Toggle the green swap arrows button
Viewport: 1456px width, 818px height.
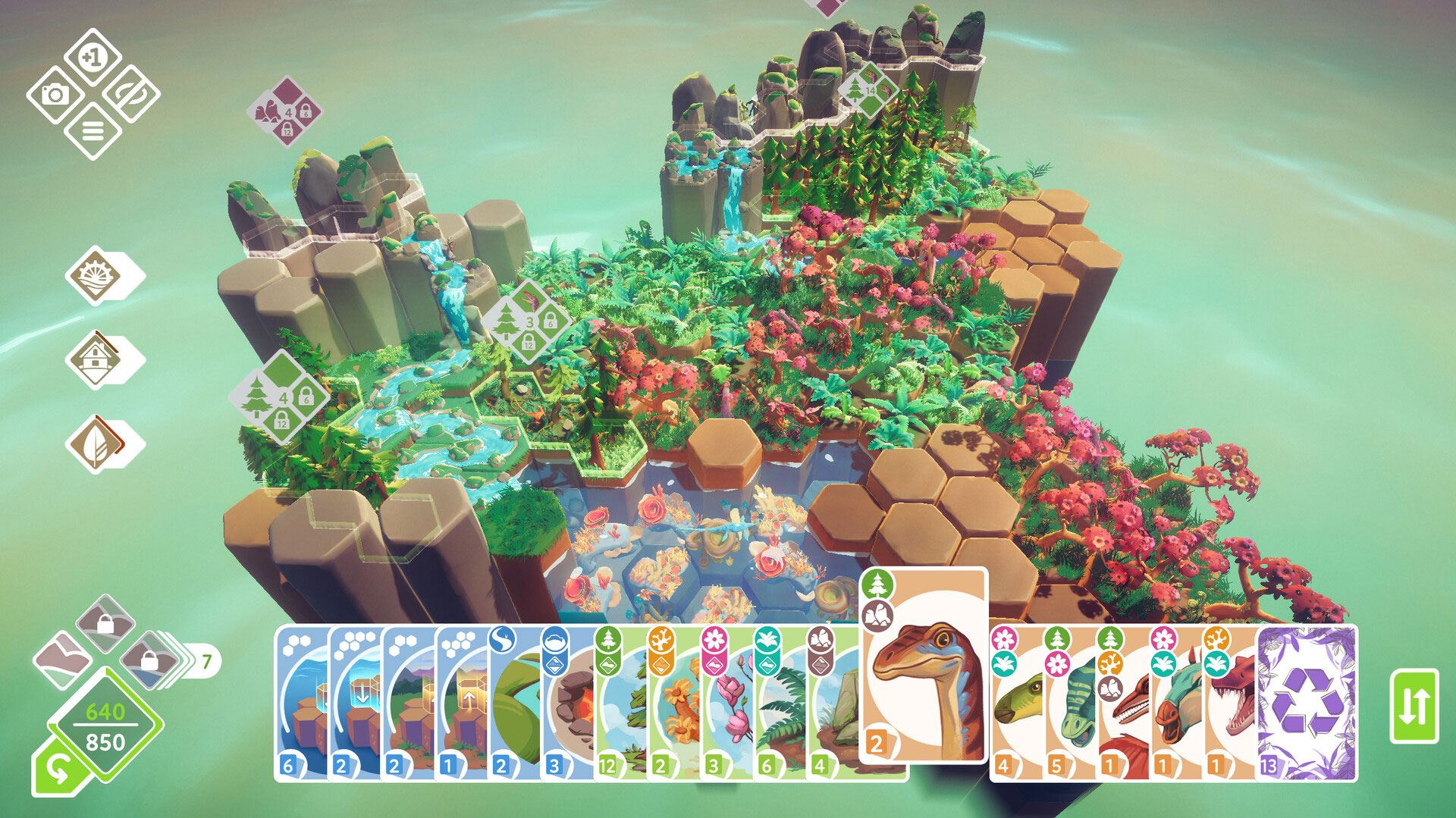coord(1414,706)
